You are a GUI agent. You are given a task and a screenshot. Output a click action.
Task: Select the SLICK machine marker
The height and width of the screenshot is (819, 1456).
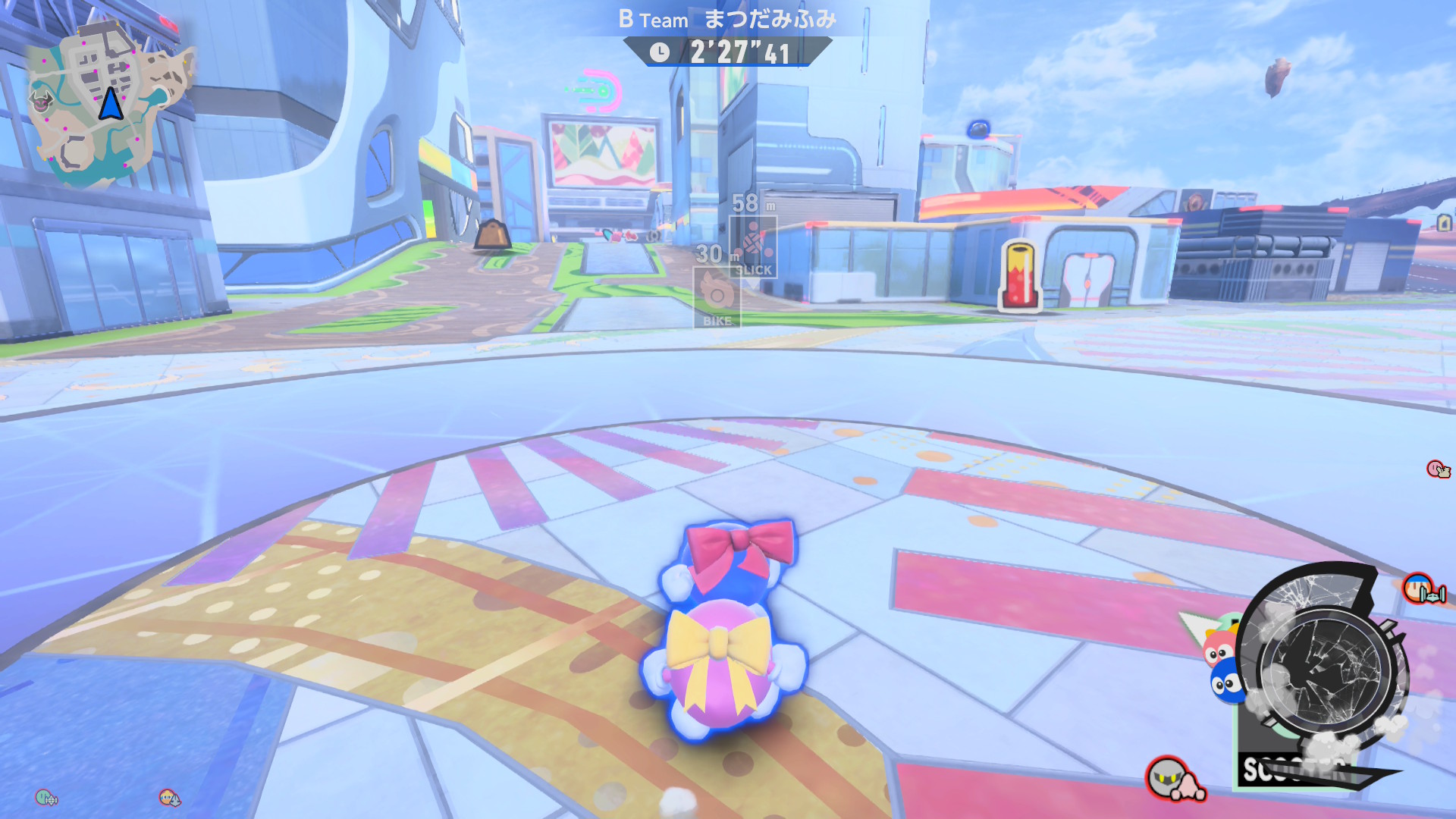(753, 245)
